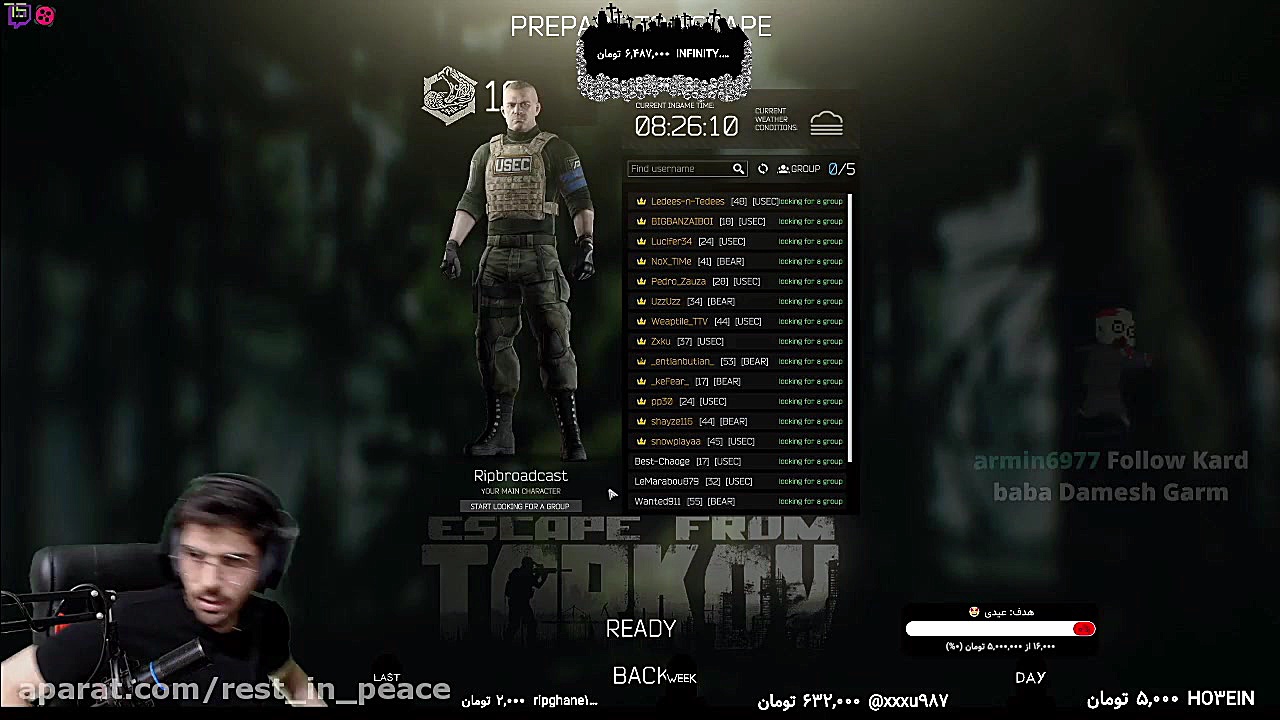Screen dimensions: 1280x720
Task: Select Weaptile_TTV from the list
Action: tap(679, 321)
